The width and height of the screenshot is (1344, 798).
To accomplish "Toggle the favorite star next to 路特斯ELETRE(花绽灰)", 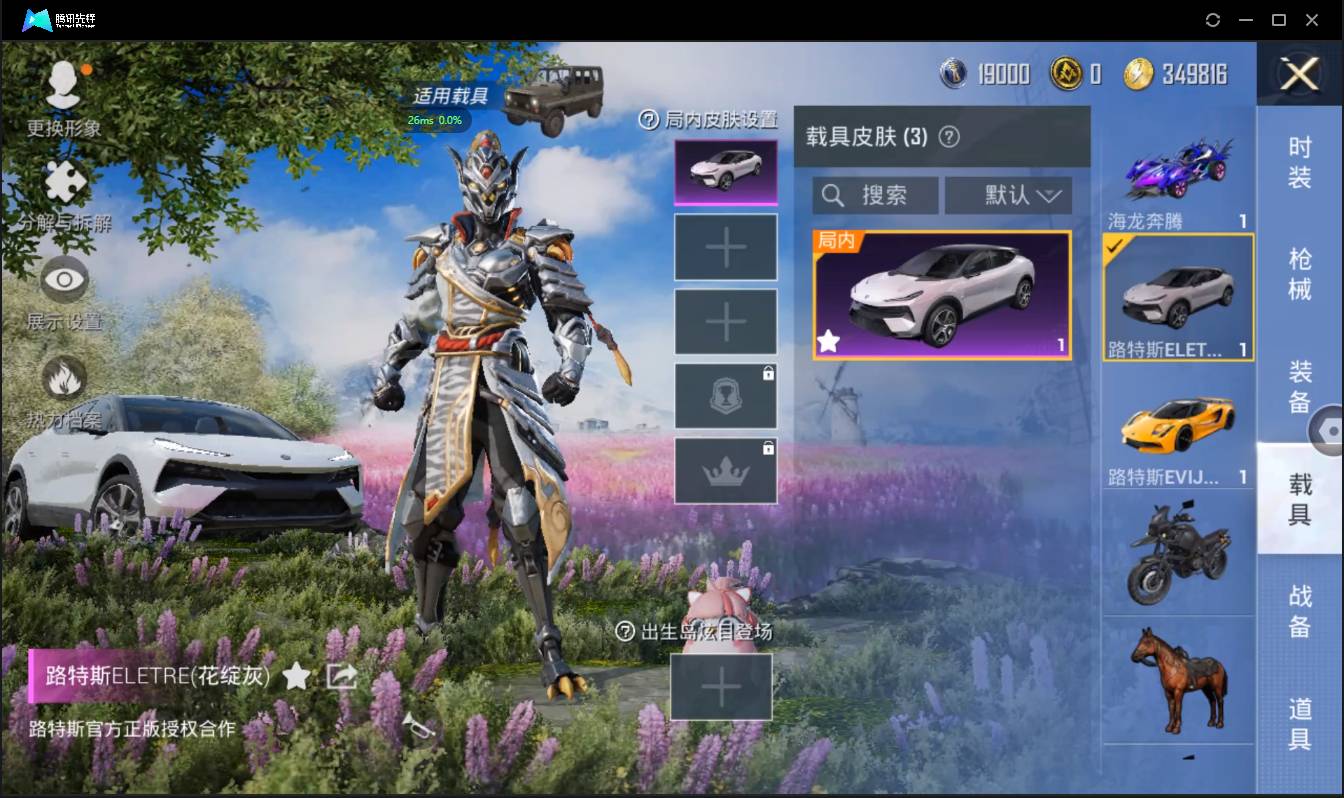I will coord(297,676).
